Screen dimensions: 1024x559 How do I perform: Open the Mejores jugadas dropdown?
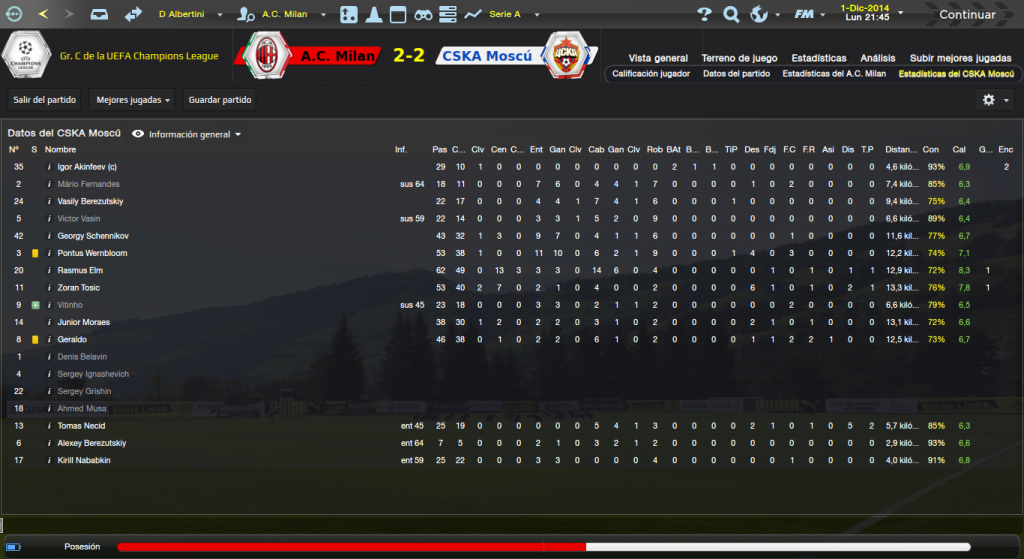(133, 100)
